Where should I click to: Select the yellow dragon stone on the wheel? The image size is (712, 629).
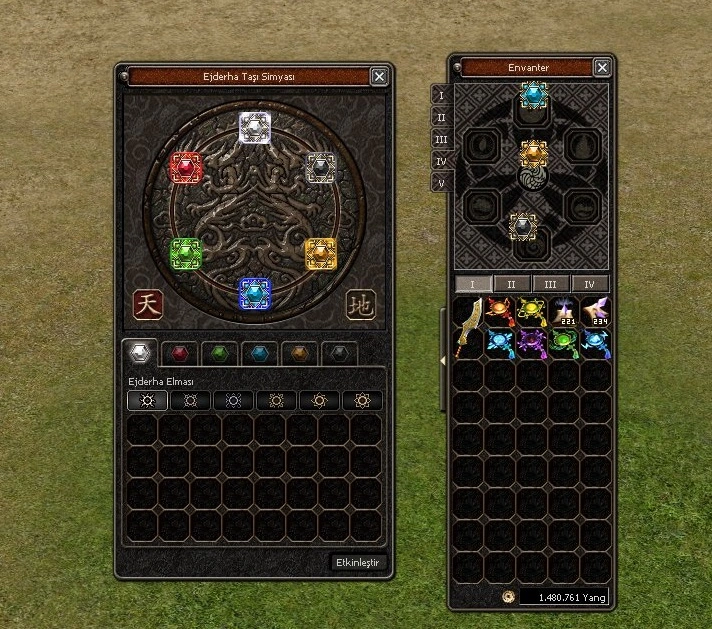(x=321, y=252)
